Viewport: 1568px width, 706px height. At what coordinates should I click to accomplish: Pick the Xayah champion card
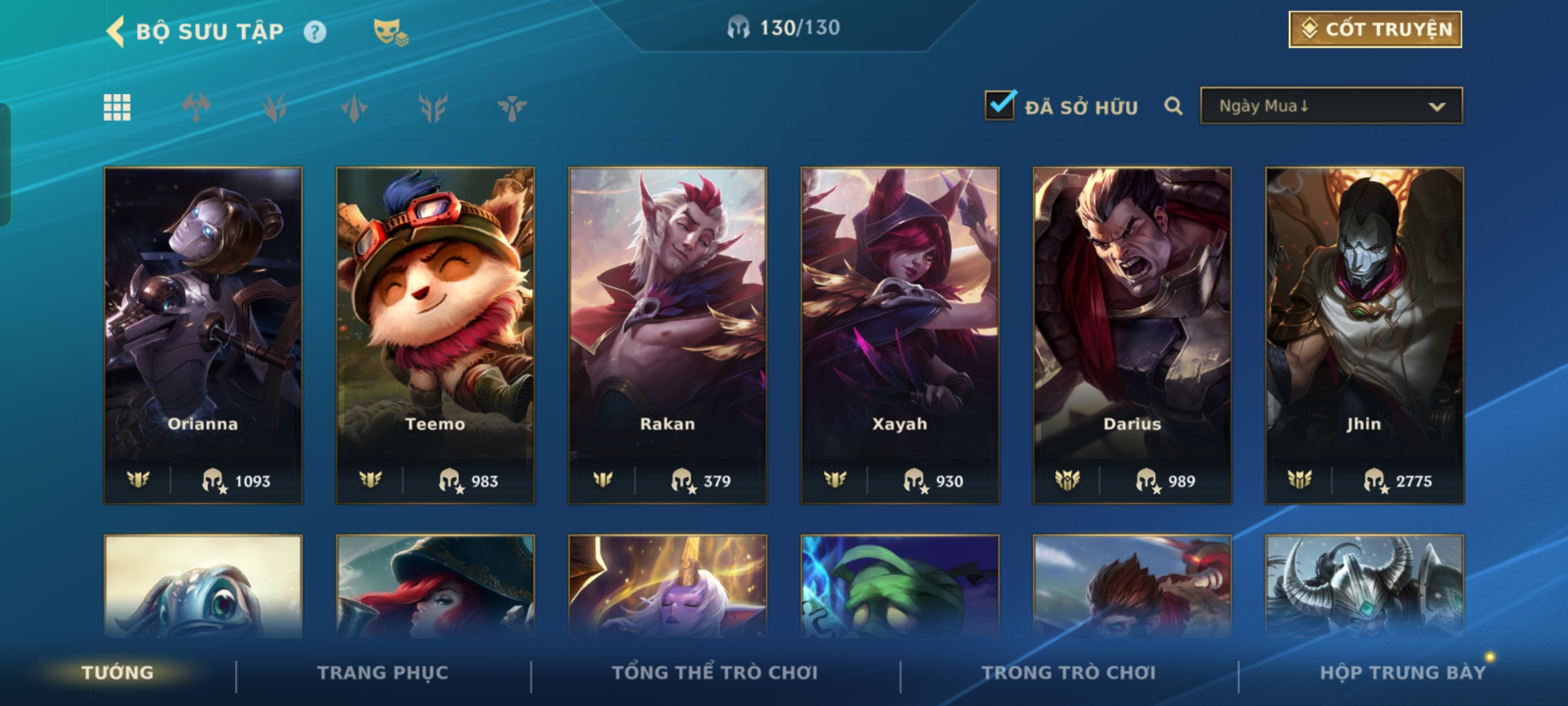coord(900,335)
